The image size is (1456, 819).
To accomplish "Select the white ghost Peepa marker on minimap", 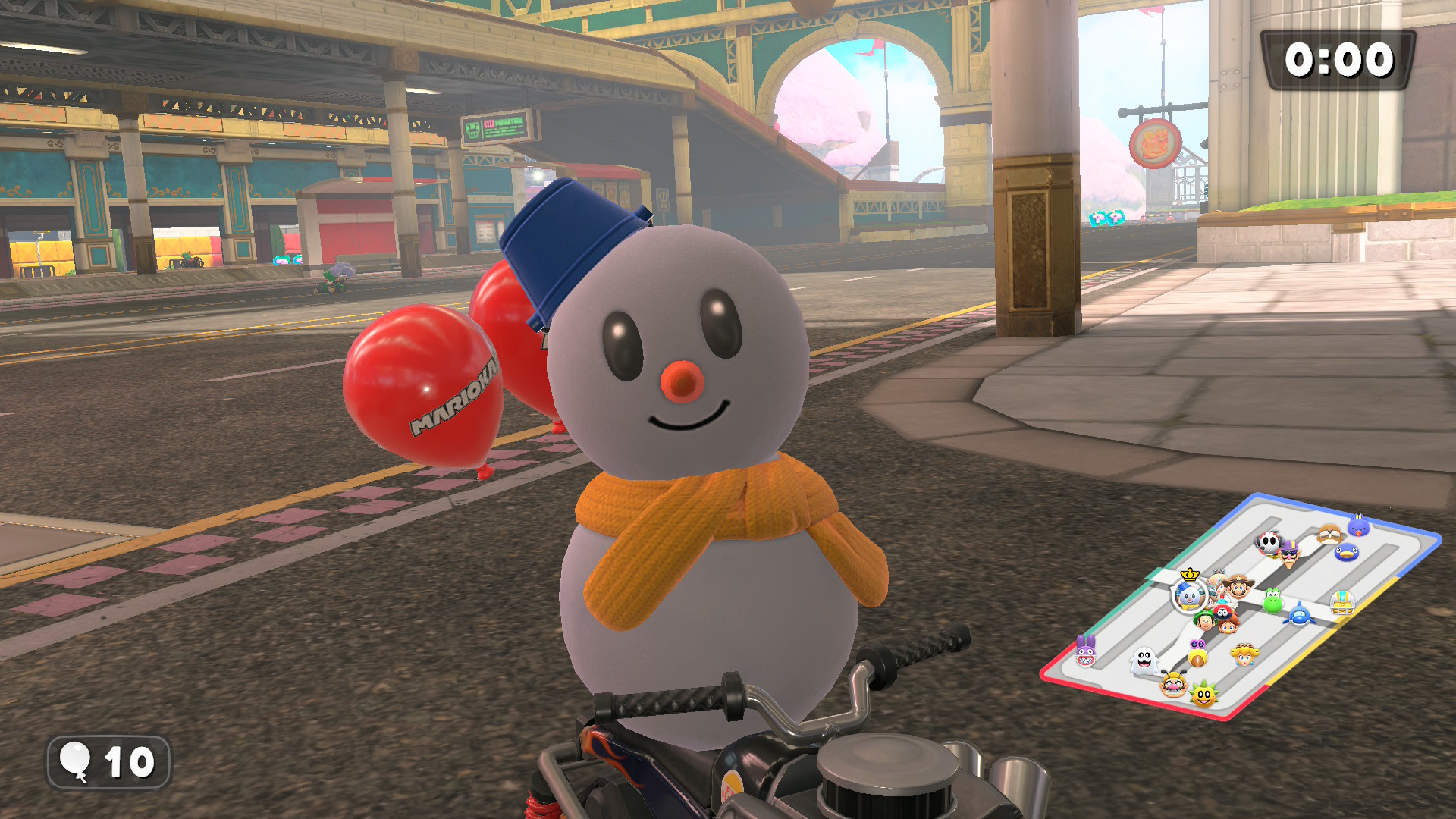I will (1144, 661).
